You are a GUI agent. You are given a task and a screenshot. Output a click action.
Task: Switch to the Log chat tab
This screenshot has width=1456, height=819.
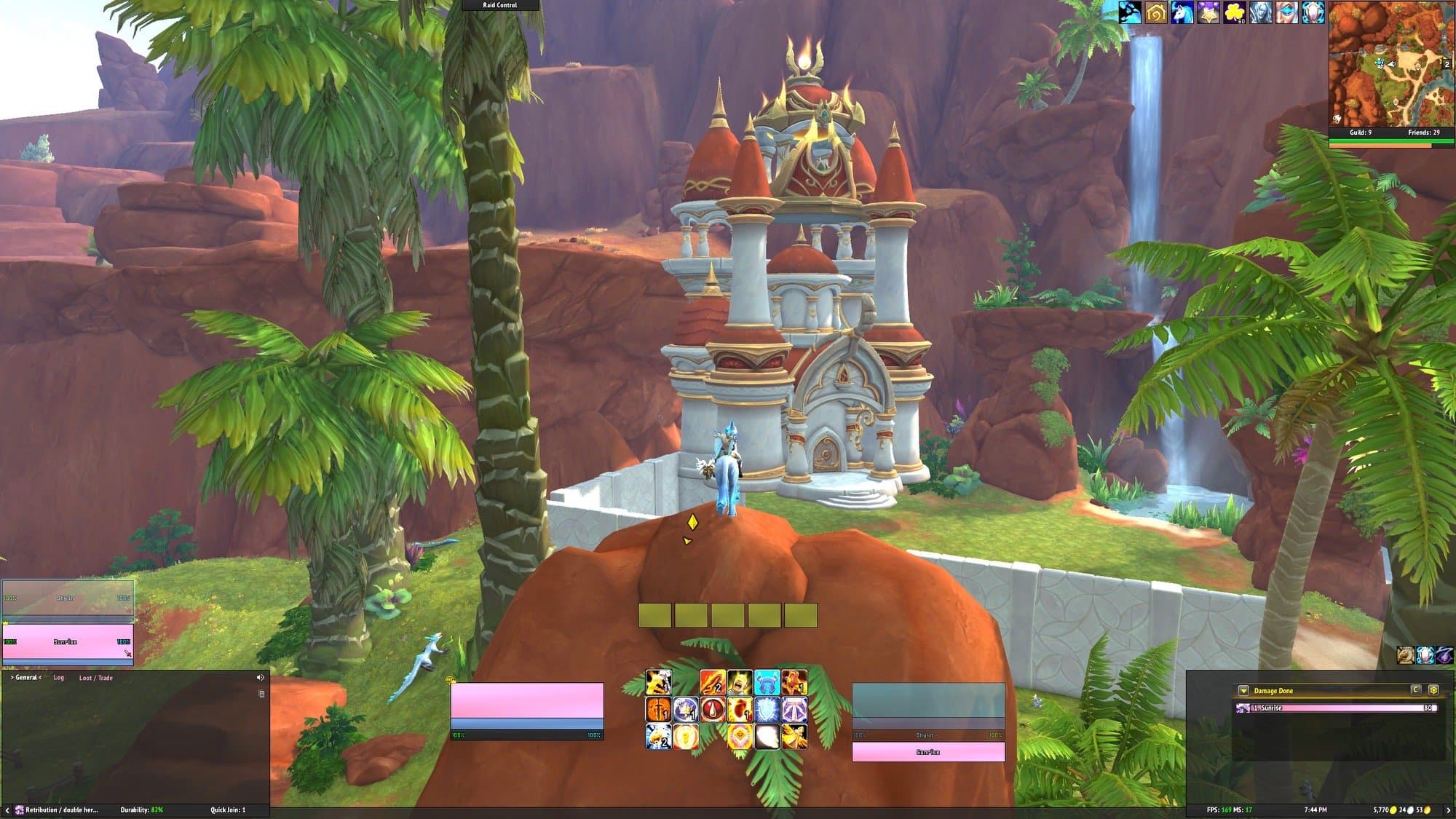point(59,678)
